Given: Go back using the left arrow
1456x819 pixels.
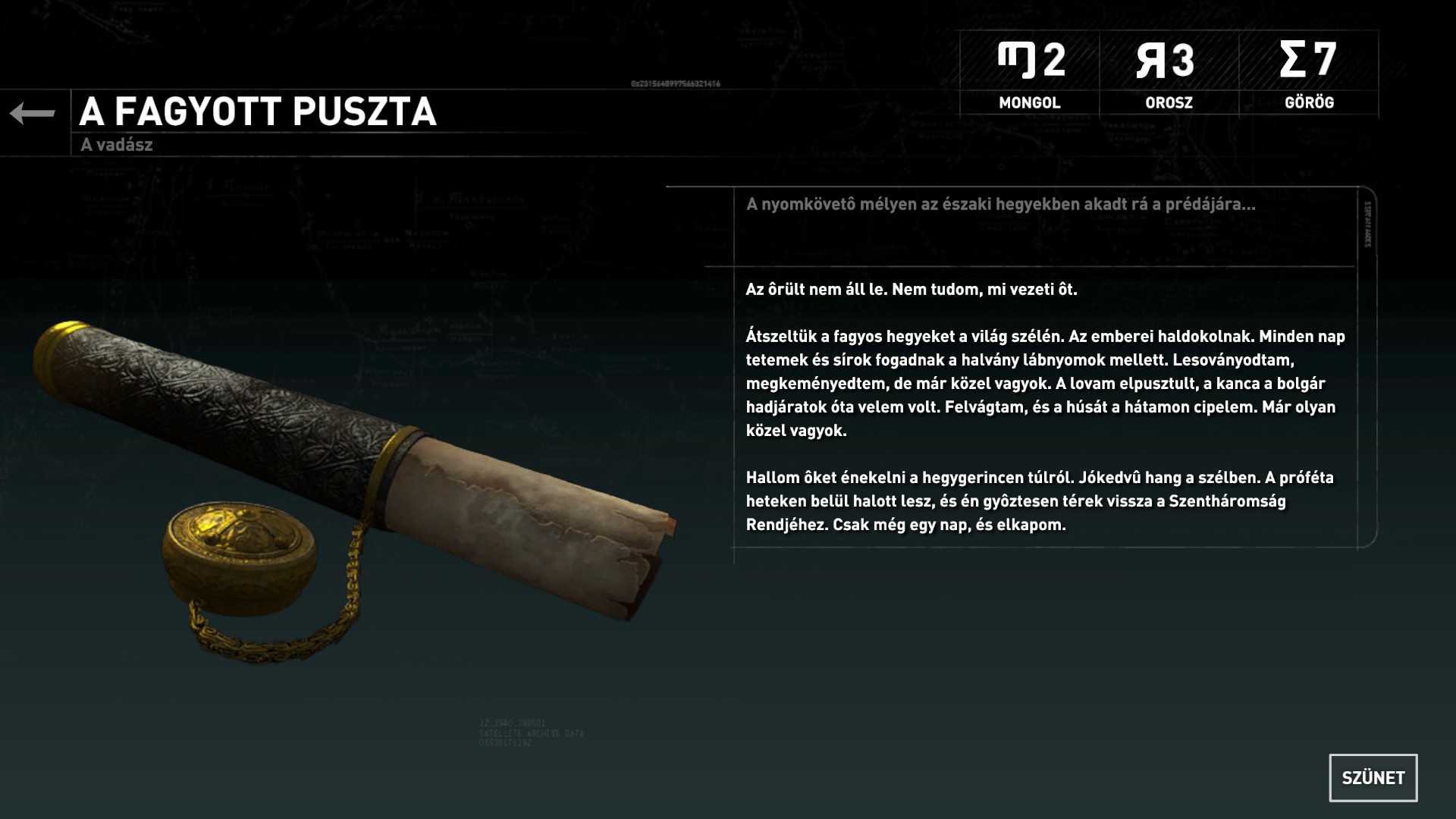Looking at the screenshot, I should click(x=33, y=114).
